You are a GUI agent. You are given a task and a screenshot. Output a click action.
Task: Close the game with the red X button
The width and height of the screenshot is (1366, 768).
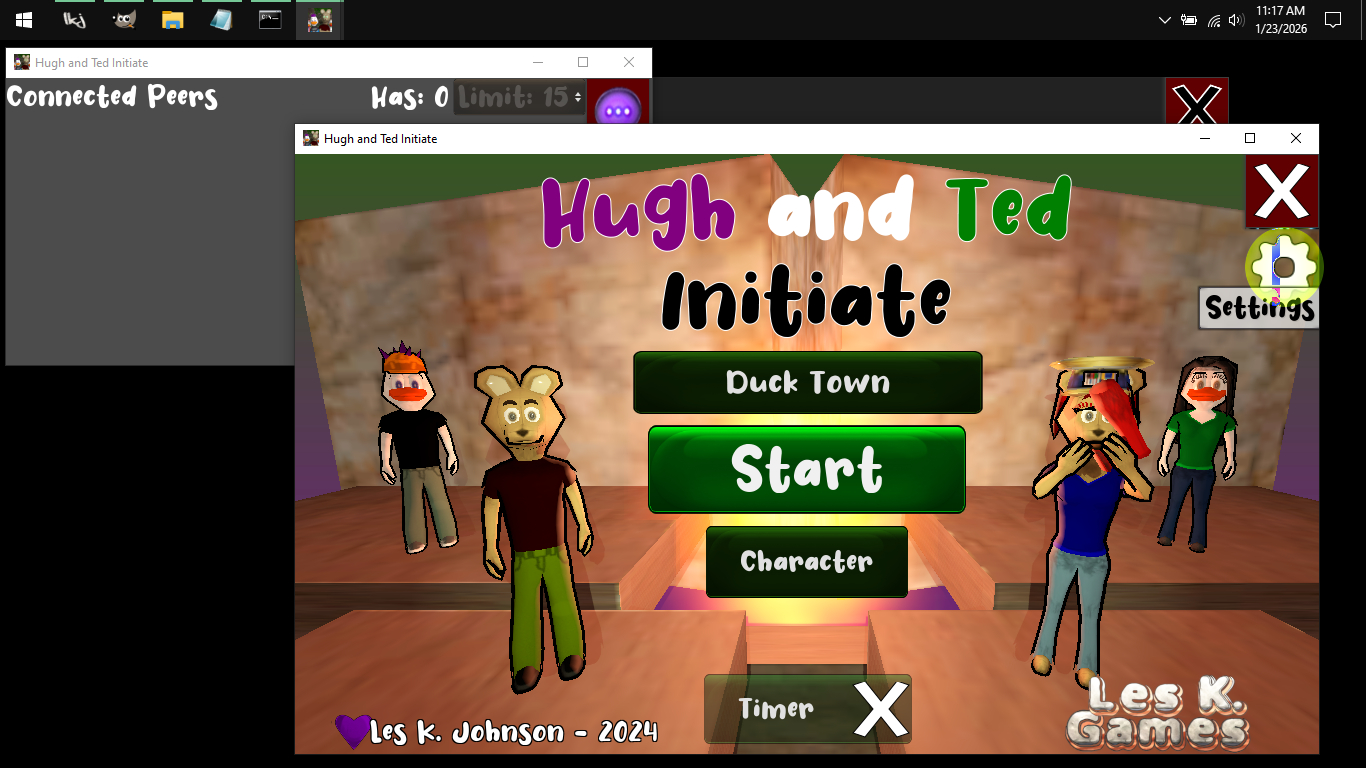1281,191
